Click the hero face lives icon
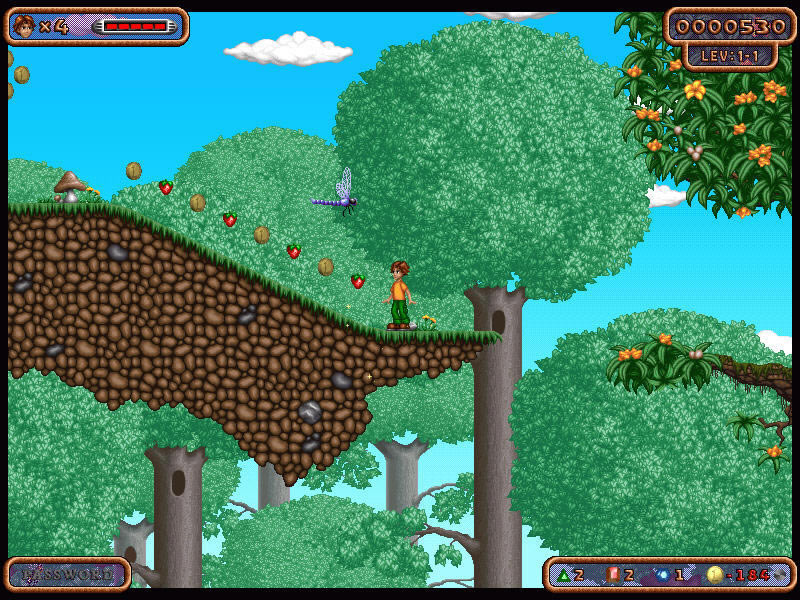800x600 pixels. click(x=25, y=26)
